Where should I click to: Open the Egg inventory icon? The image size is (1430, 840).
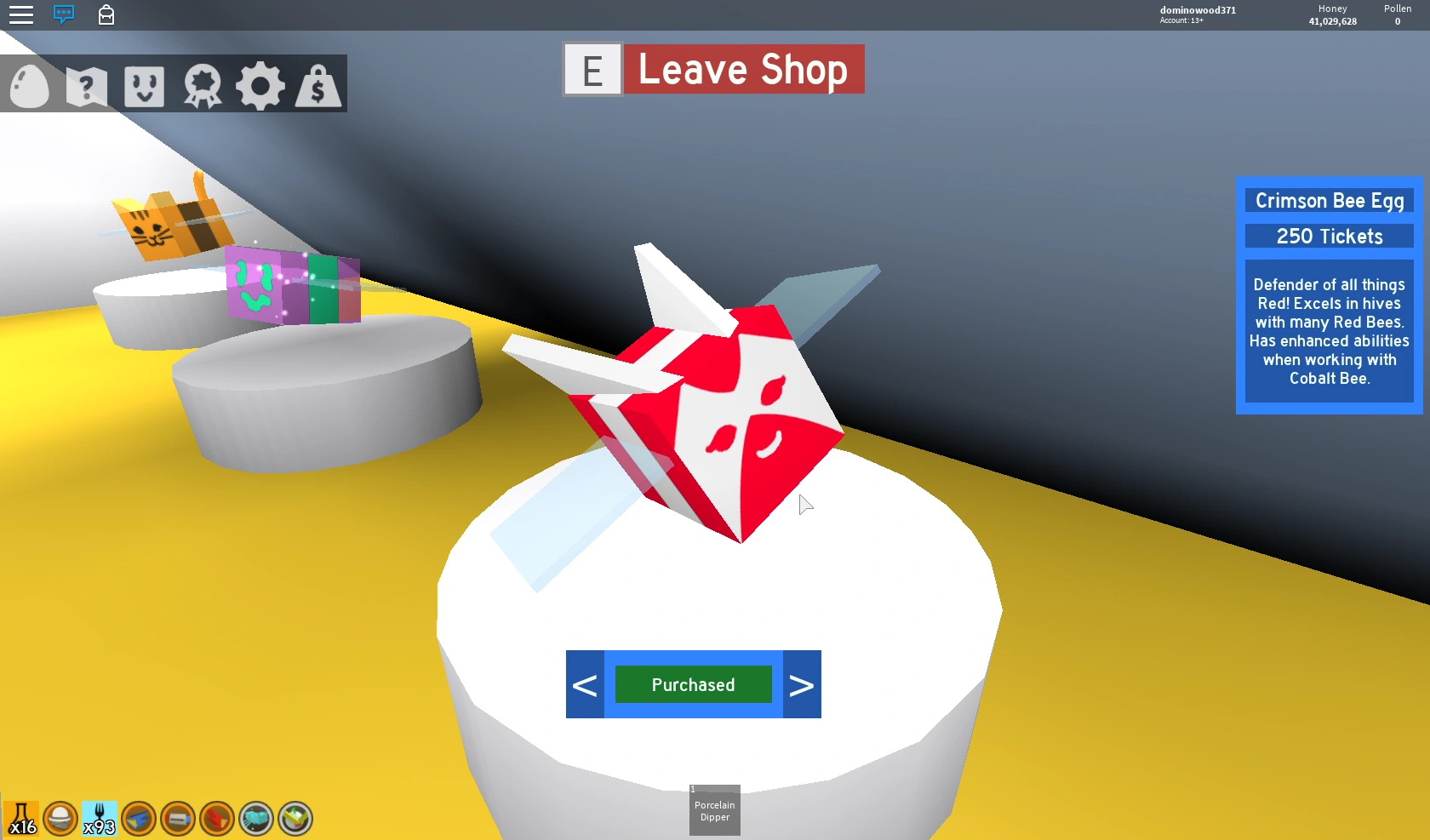[x=28, y=84]
